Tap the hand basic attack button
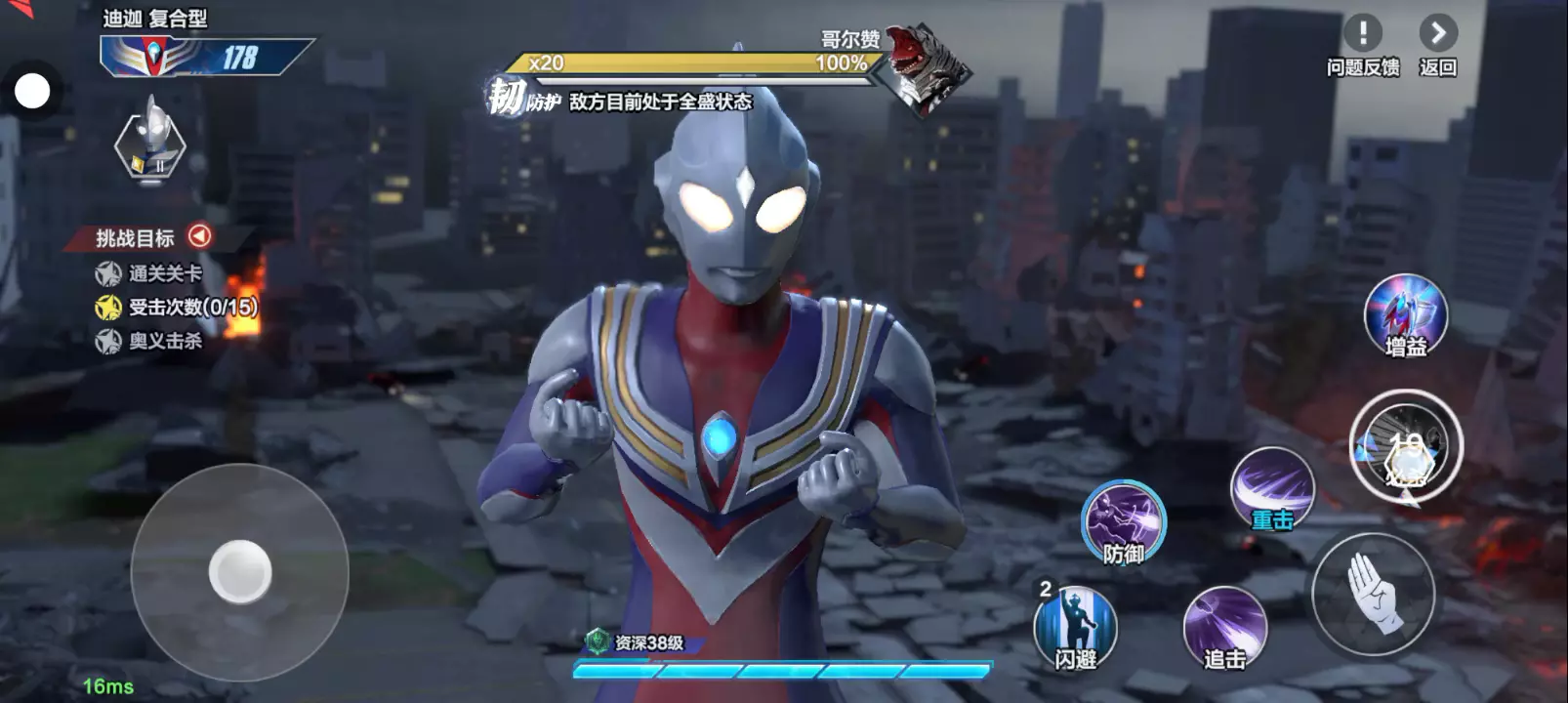1568x703 pixels. click(x=1373, y=594)
